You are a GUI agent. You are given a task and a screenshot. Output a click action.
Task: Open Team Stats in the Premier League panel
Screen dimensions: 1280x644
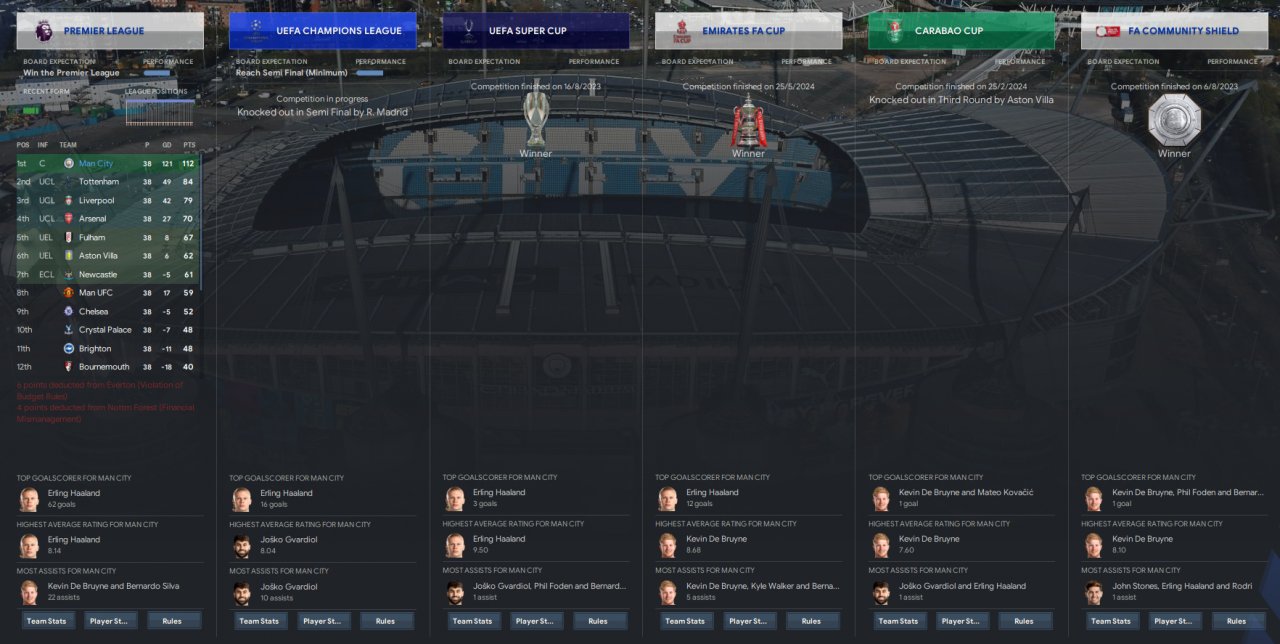pyautogui.click(x=46, y=621)
